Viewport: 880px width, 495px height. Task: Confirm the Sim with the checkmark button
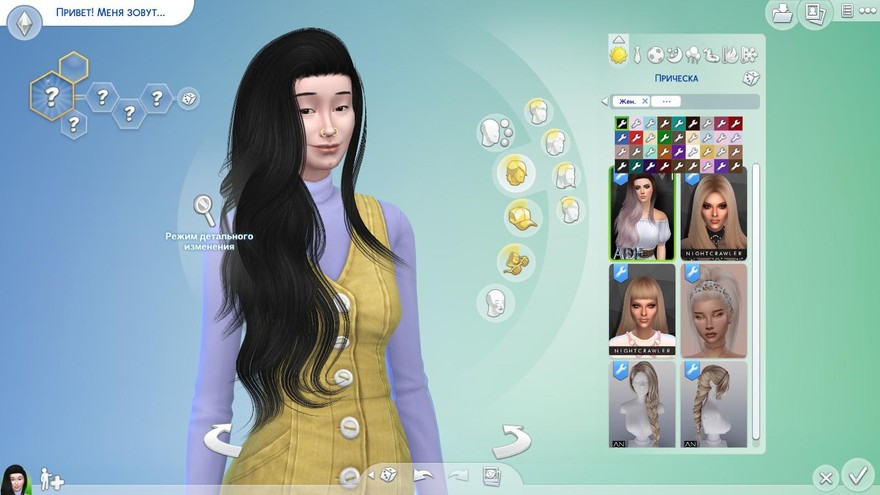[x=857, y=474]
